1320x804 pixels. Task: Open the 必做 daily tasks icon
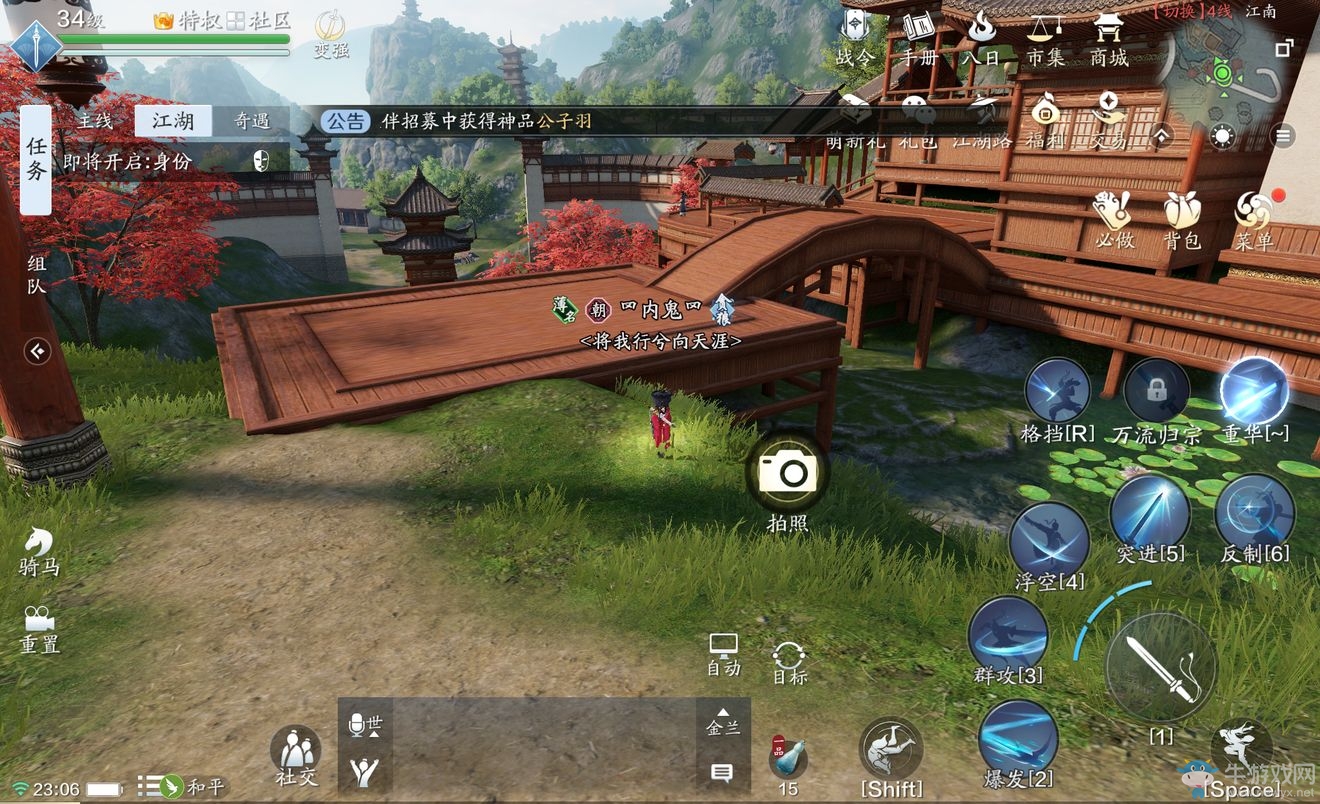pyautogui.click(x=1113, y=220)
